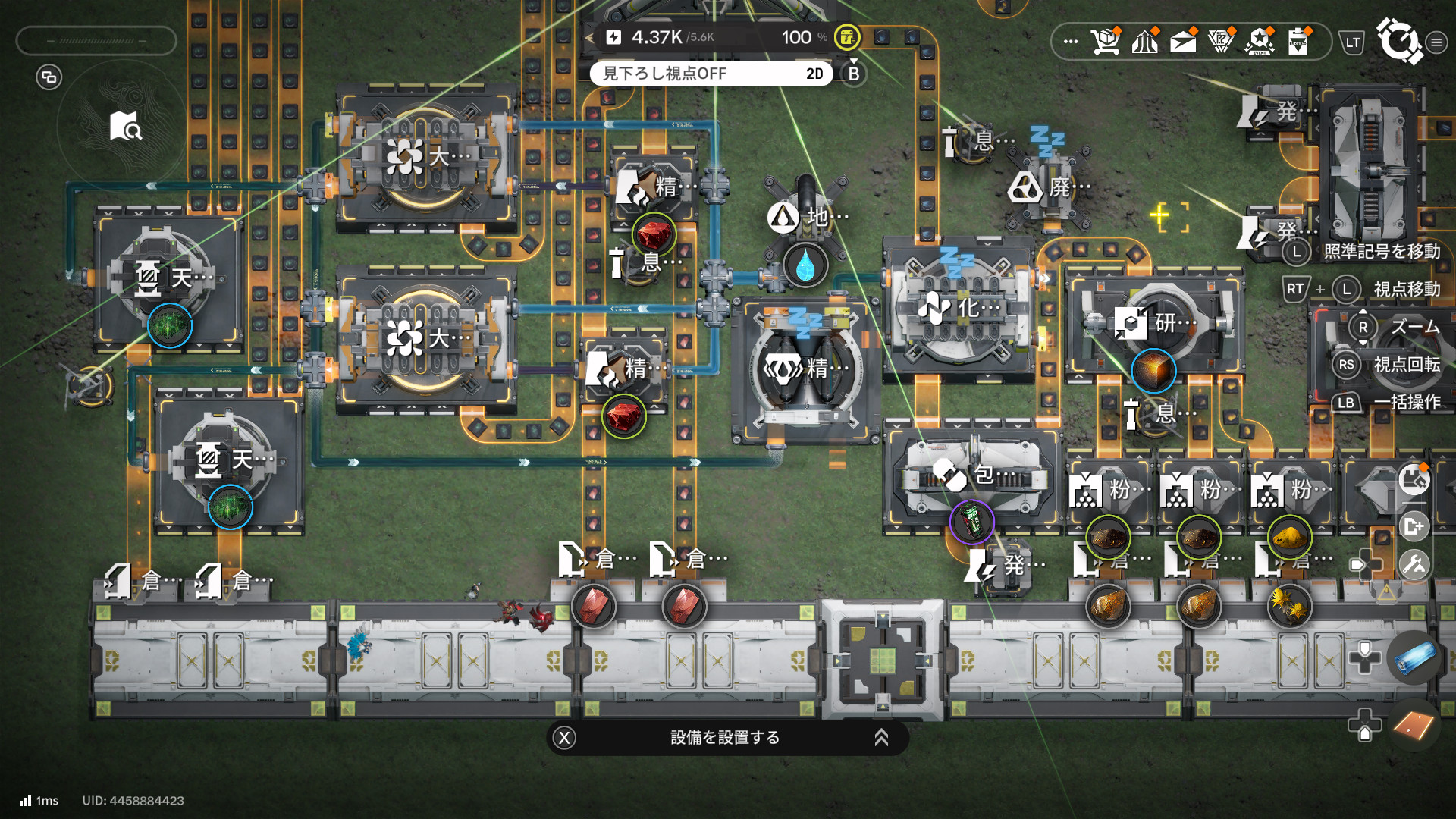The height and width of the screenshot is (819, 1456).
Task: Open the clipboard missions icon
Action: [x=1298, y=42]
